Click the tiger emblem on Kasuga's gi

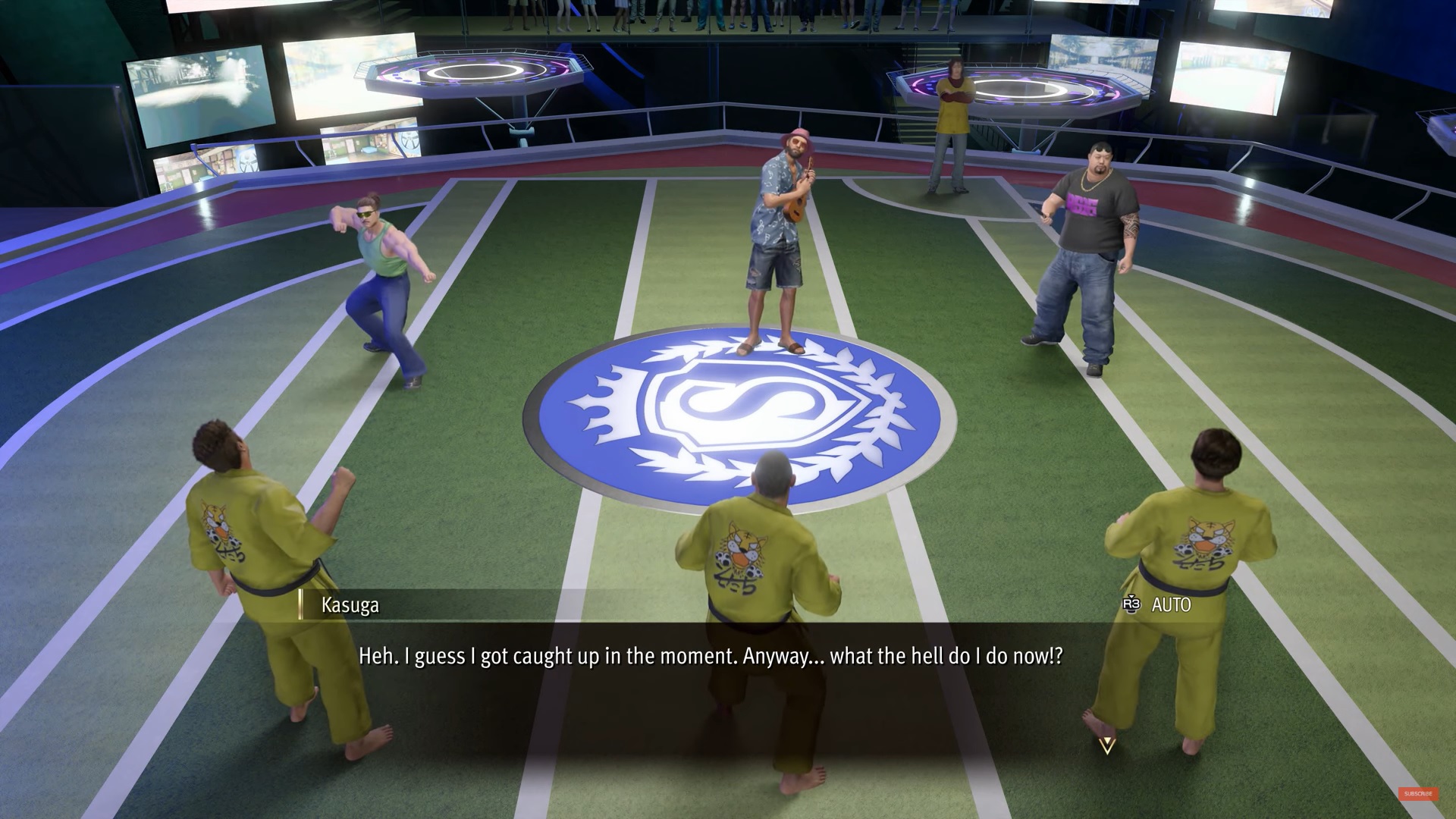(220, 523)
